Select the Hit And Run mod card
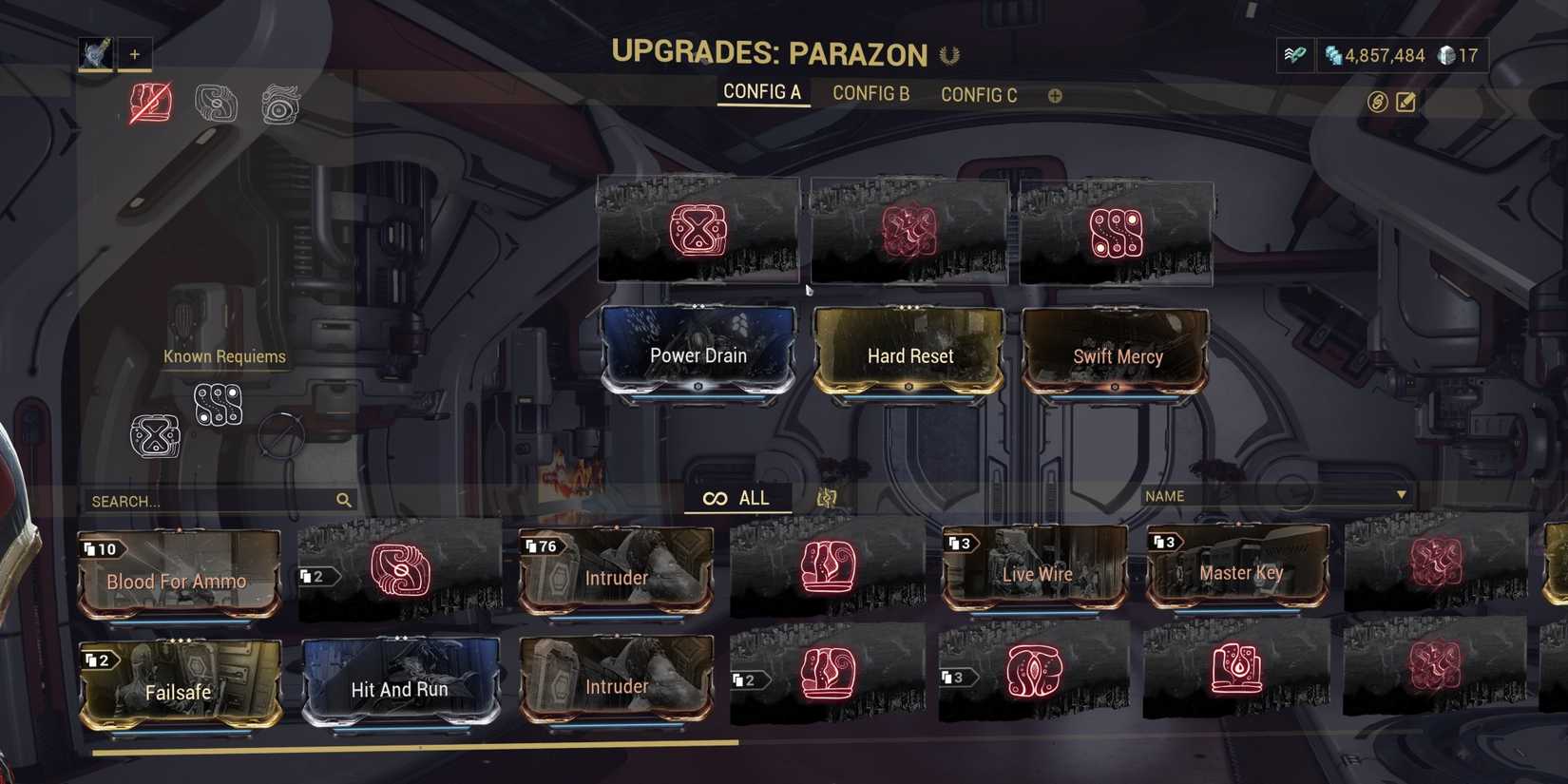 [x=400, y=688]
